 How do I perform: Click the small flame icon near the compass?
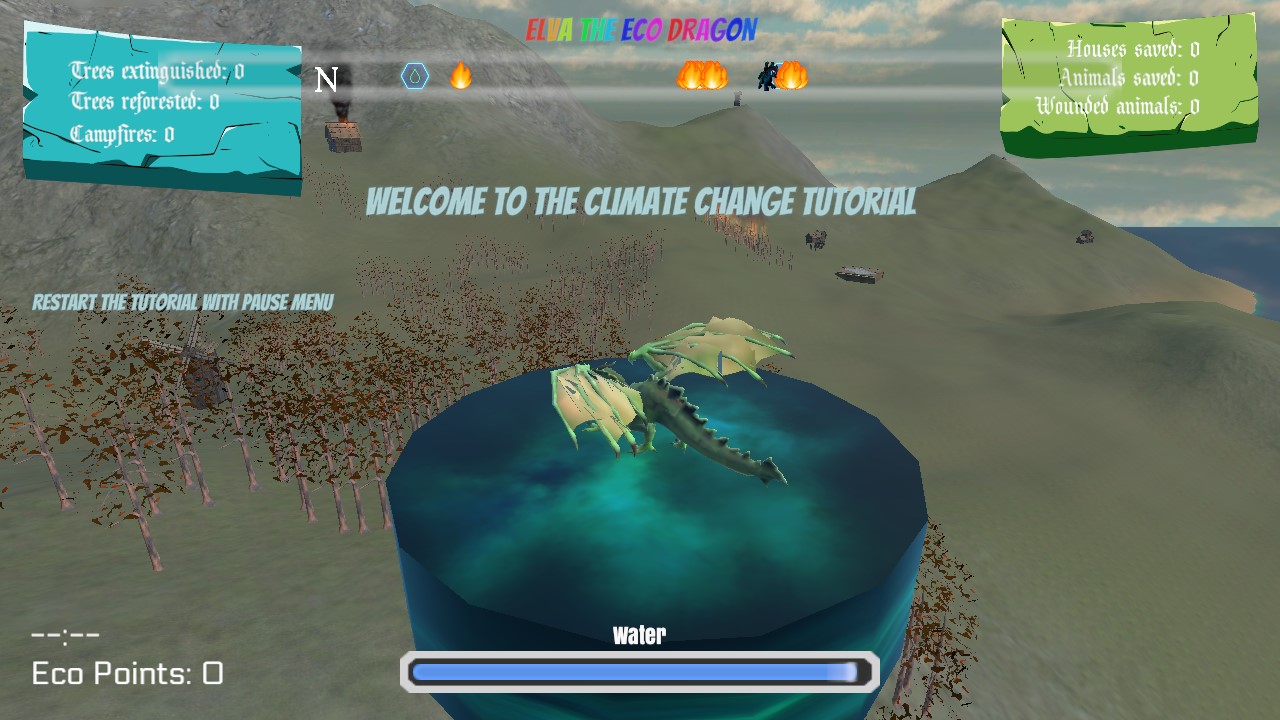pos(460,75)
